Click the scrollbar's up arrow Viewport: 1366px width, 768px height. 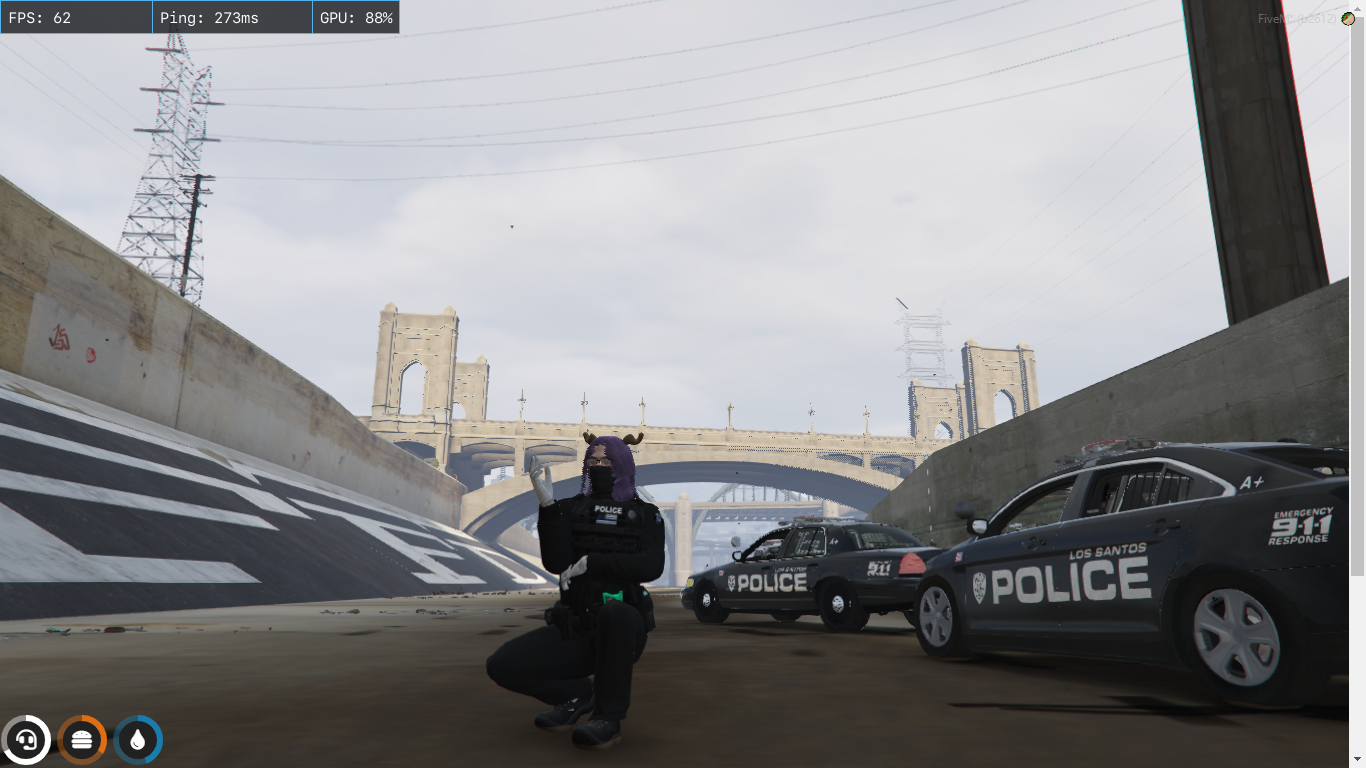(1358, 8)
